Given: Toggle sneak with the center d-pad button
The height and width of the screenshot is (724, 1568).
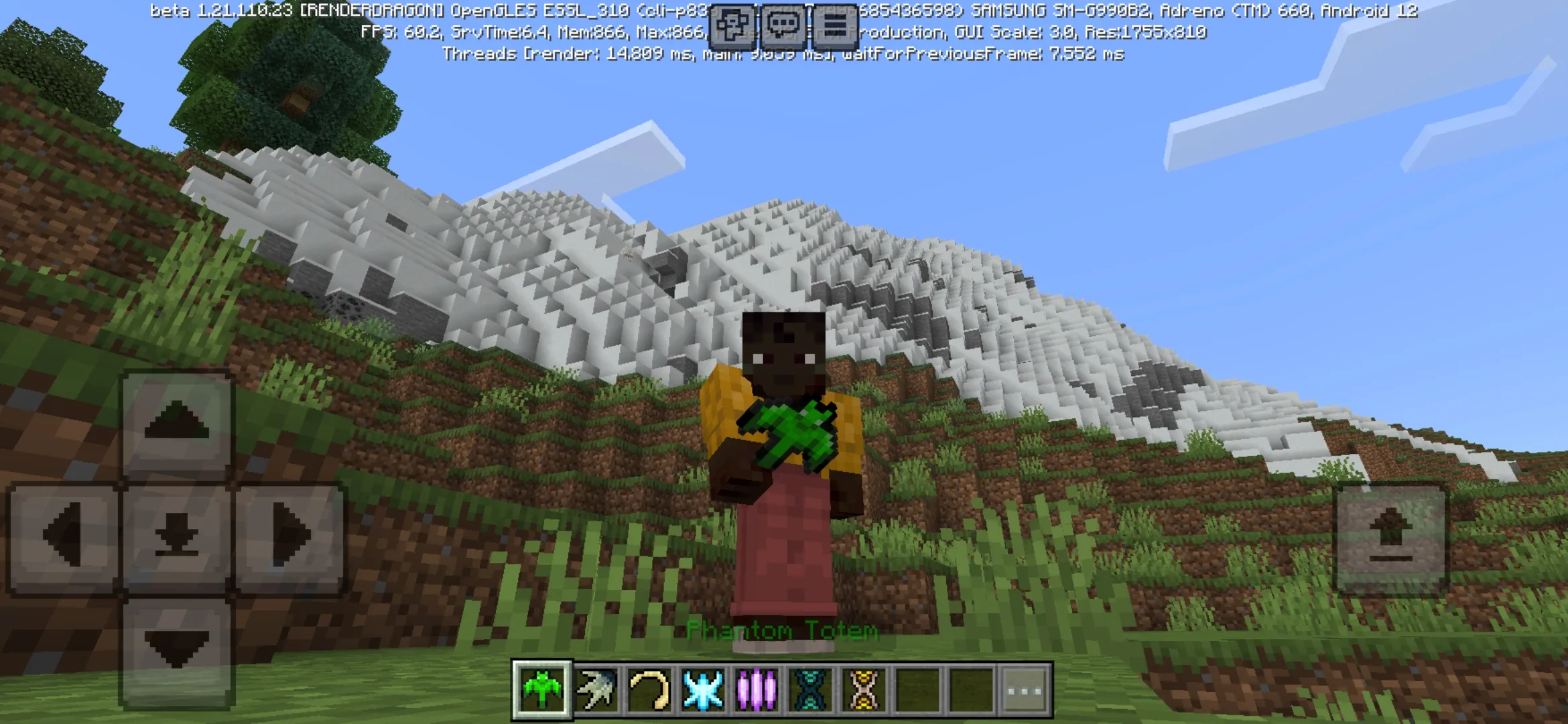Looking at the screenshot, I should 178,536.
